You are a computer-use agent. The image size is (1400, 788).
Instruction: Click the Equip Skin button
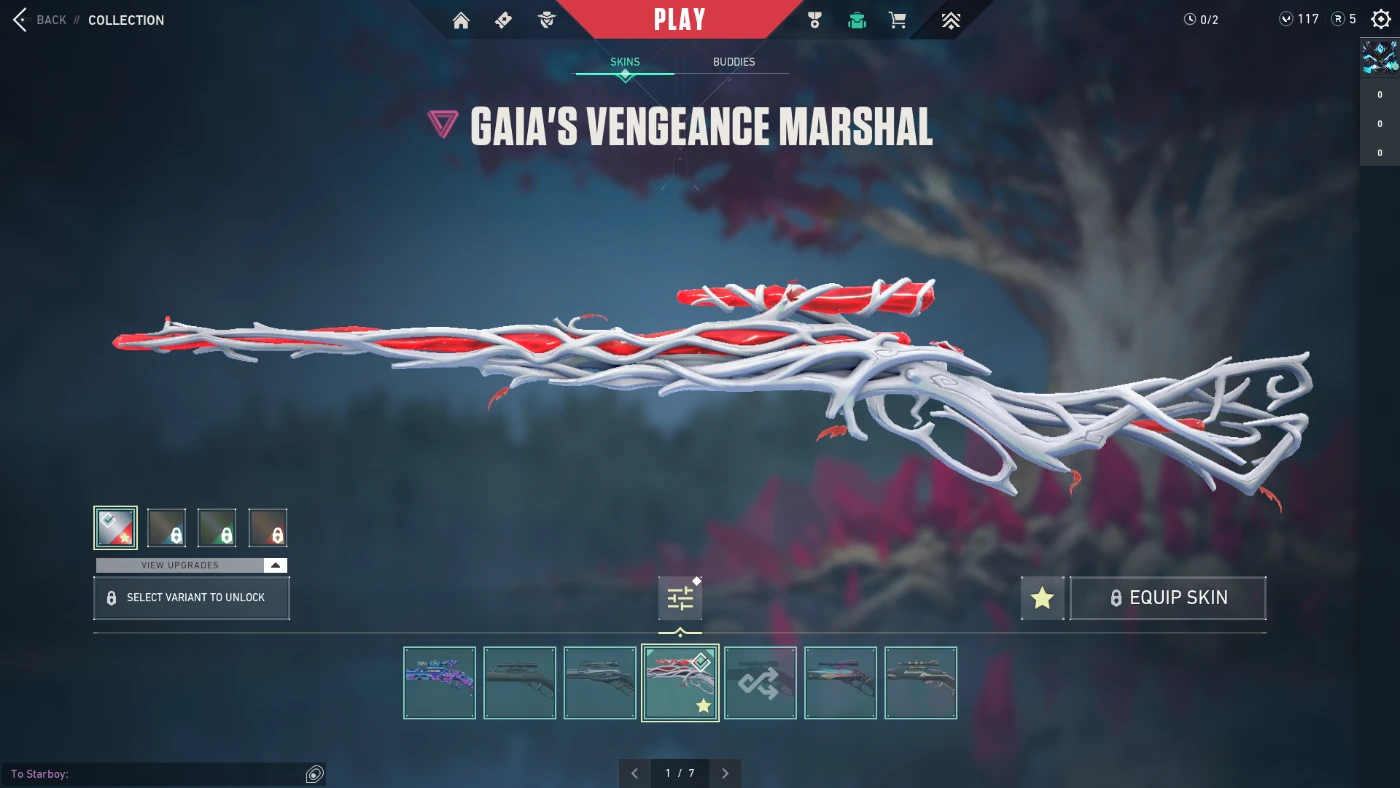(1167, 598)
